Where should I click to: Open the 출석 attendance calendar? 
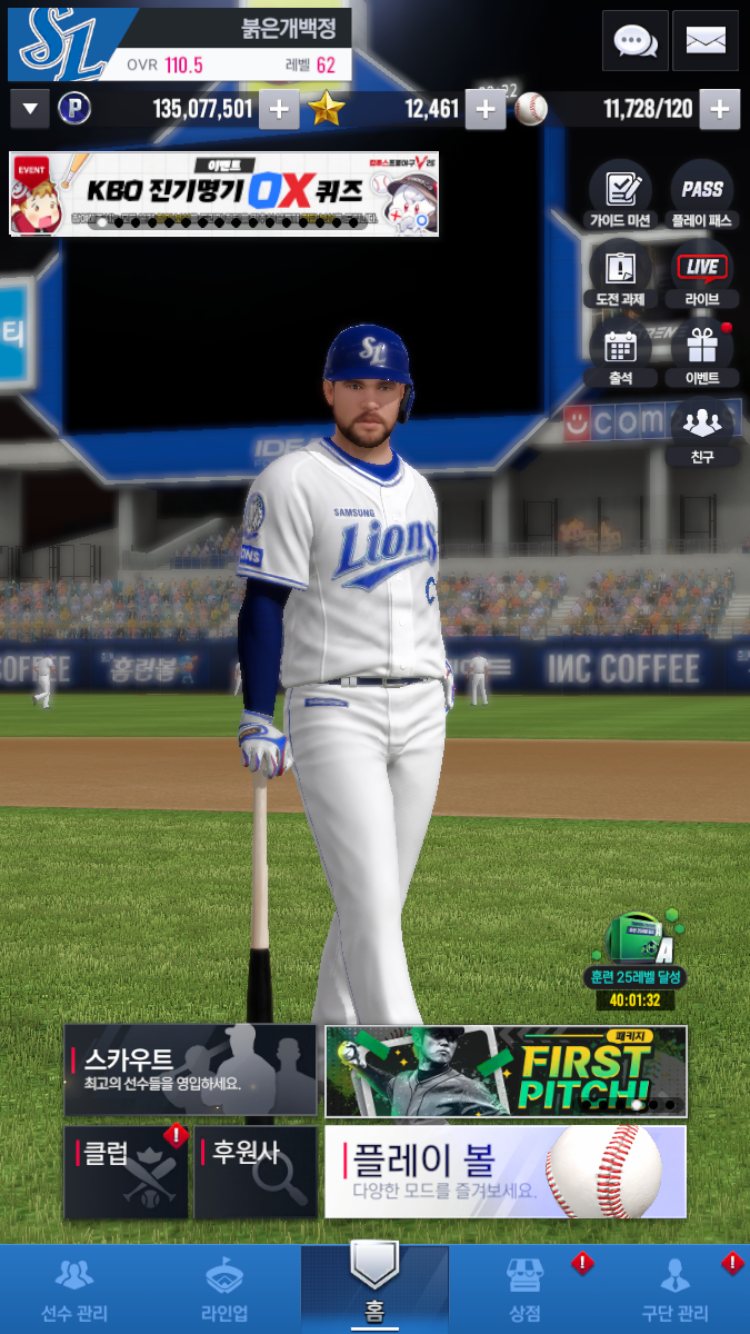coord(620,352)
